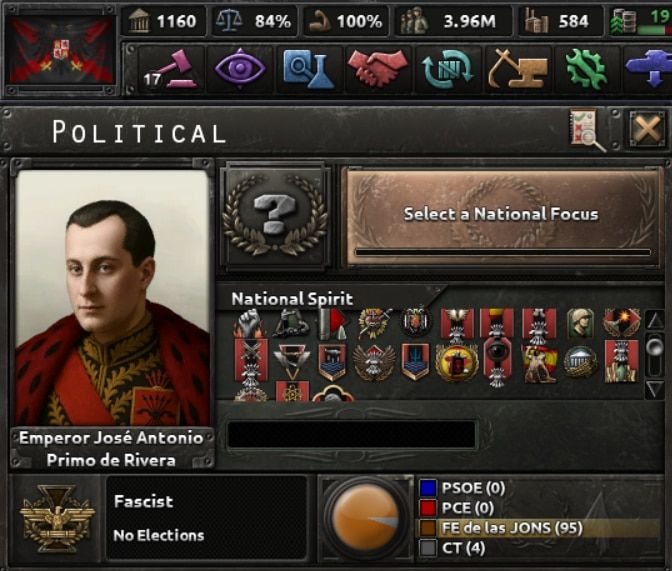The height and width of the screenshot is (571, 672).
Task: Click the national spirits scroll-down arrow
Action: 655,388
